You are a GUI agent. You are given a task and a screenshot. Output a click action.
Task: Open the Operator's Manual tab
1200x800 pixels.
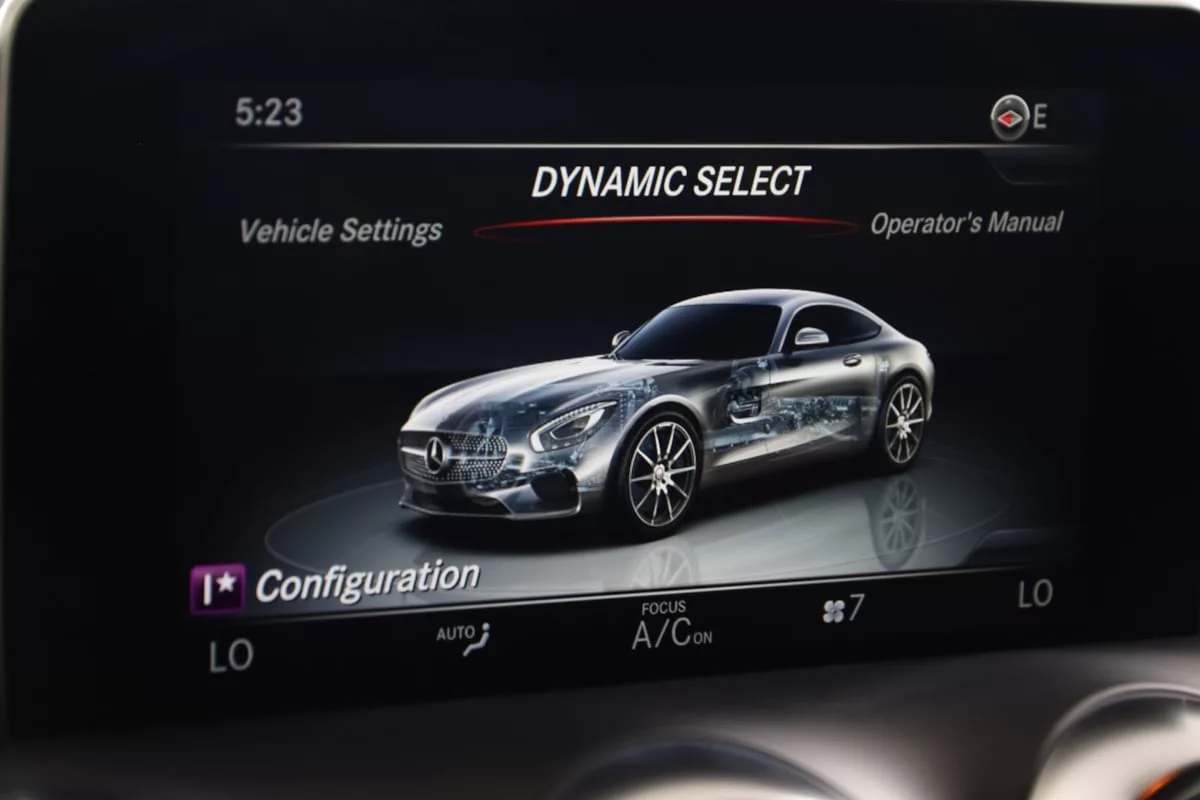pos(965,223)
